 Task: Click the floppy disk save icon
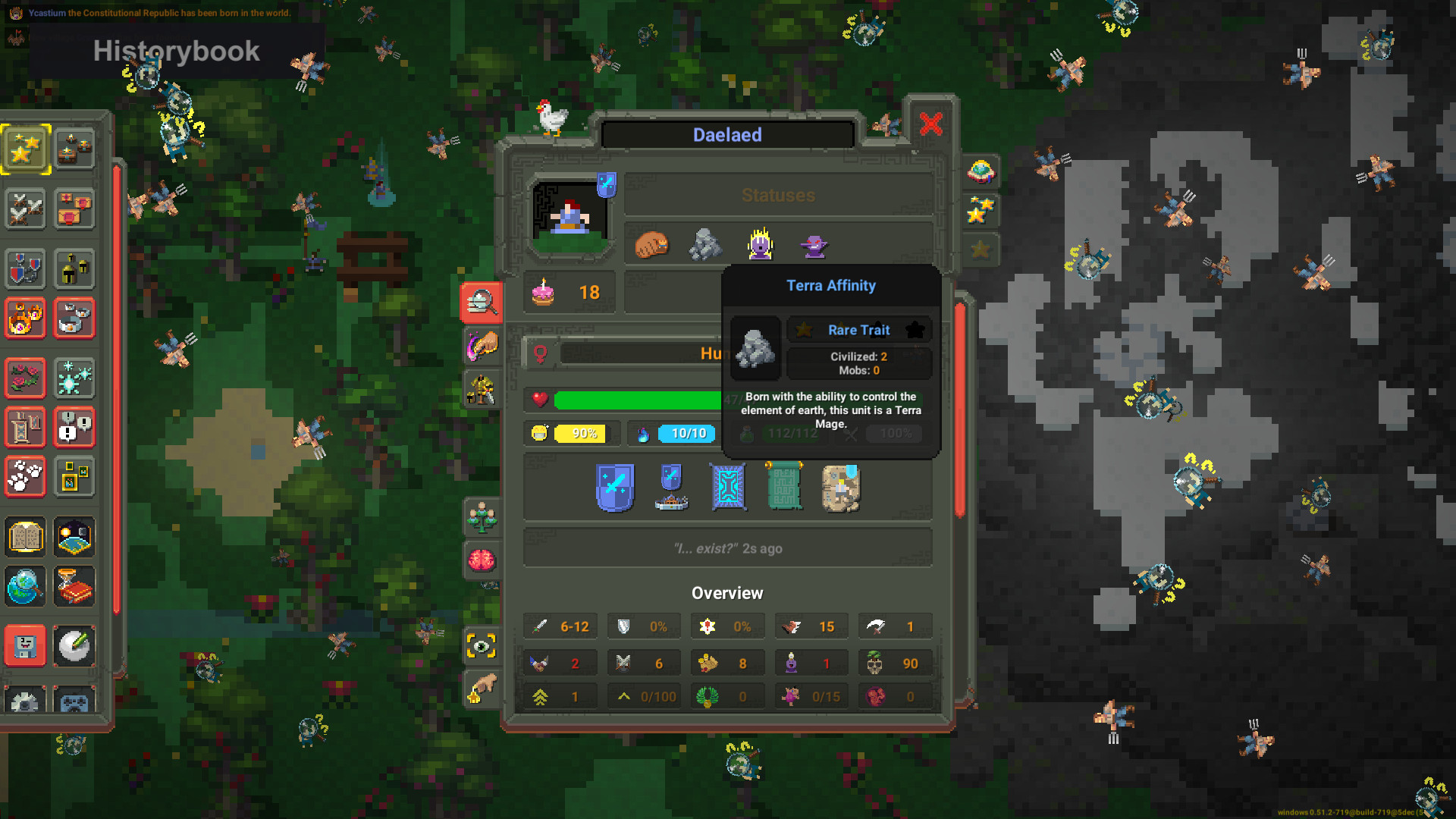tap(25, 645)
